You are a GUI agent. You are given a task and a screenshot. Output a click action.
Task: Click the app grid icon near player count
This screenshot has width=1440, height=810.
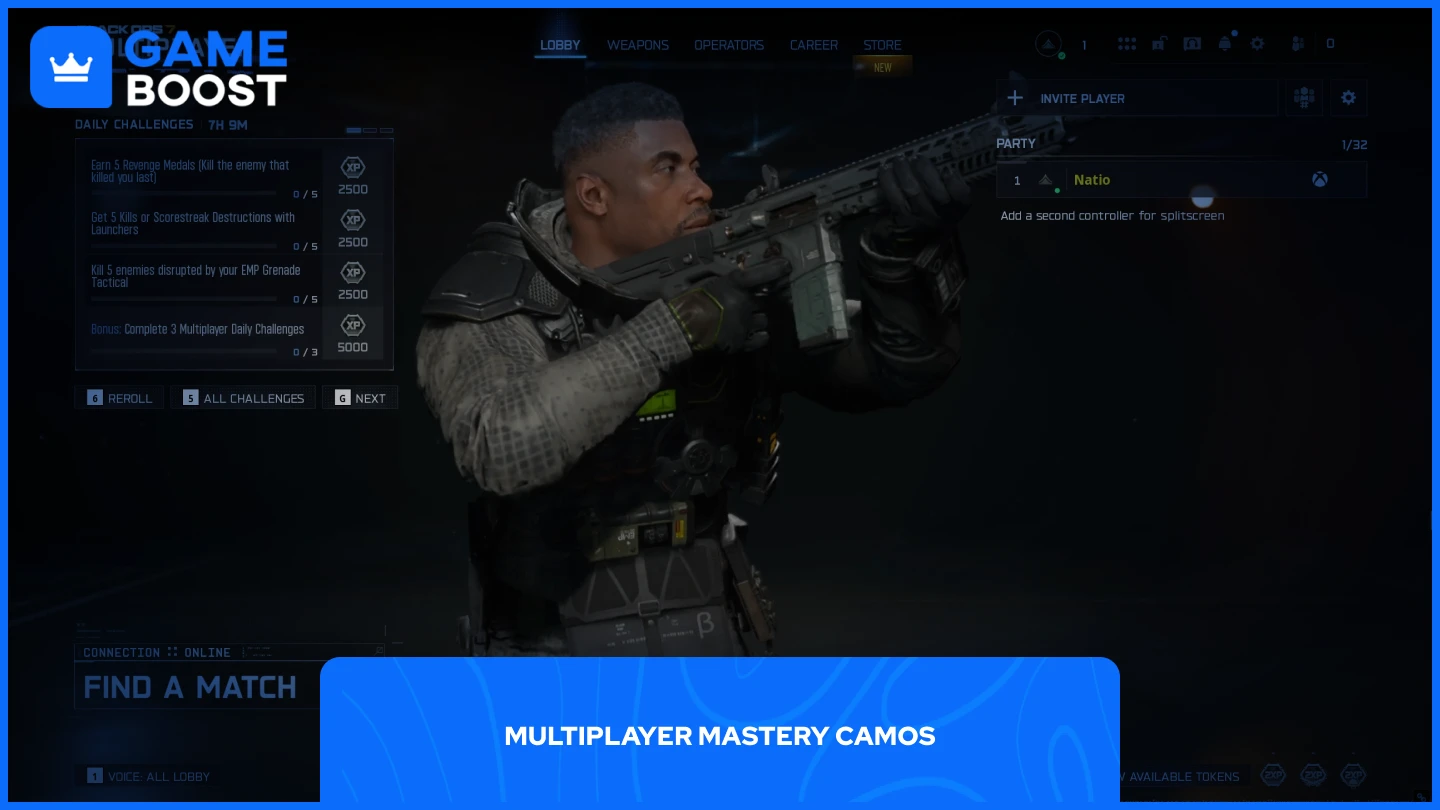click(x=1127, y=44)
